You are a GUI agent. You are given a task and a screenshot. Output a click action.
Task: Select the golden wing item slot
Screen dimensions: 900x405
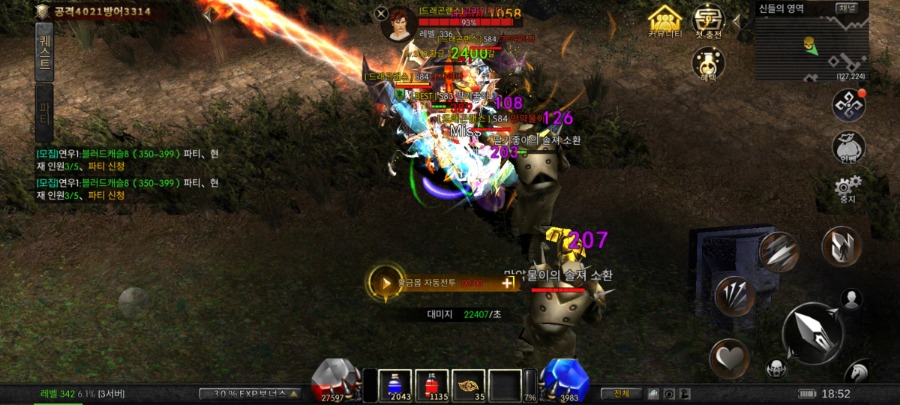pyautogui.click(x=469, y=384)
